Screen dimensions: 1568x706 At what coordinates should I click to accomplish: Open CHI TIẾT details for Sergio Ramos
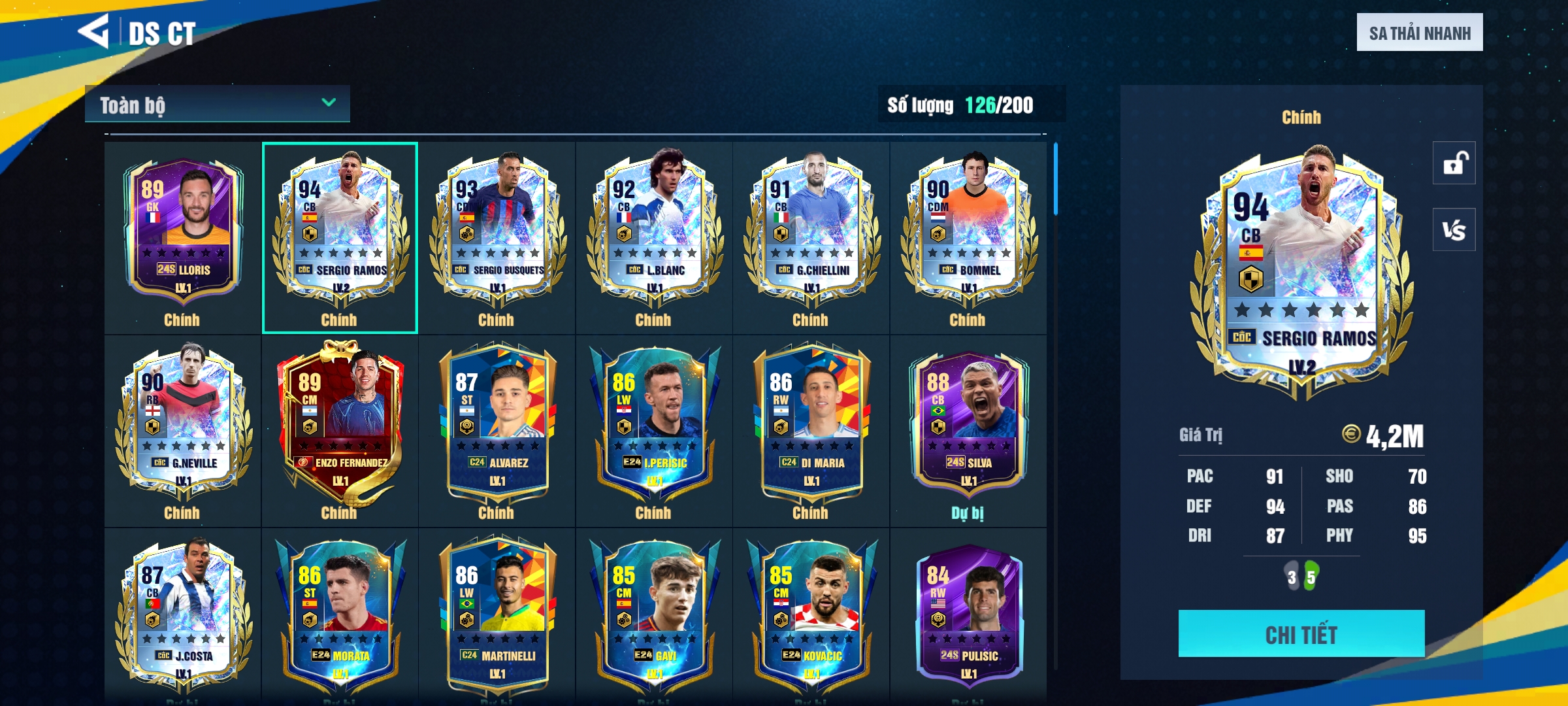[1301, 633]
